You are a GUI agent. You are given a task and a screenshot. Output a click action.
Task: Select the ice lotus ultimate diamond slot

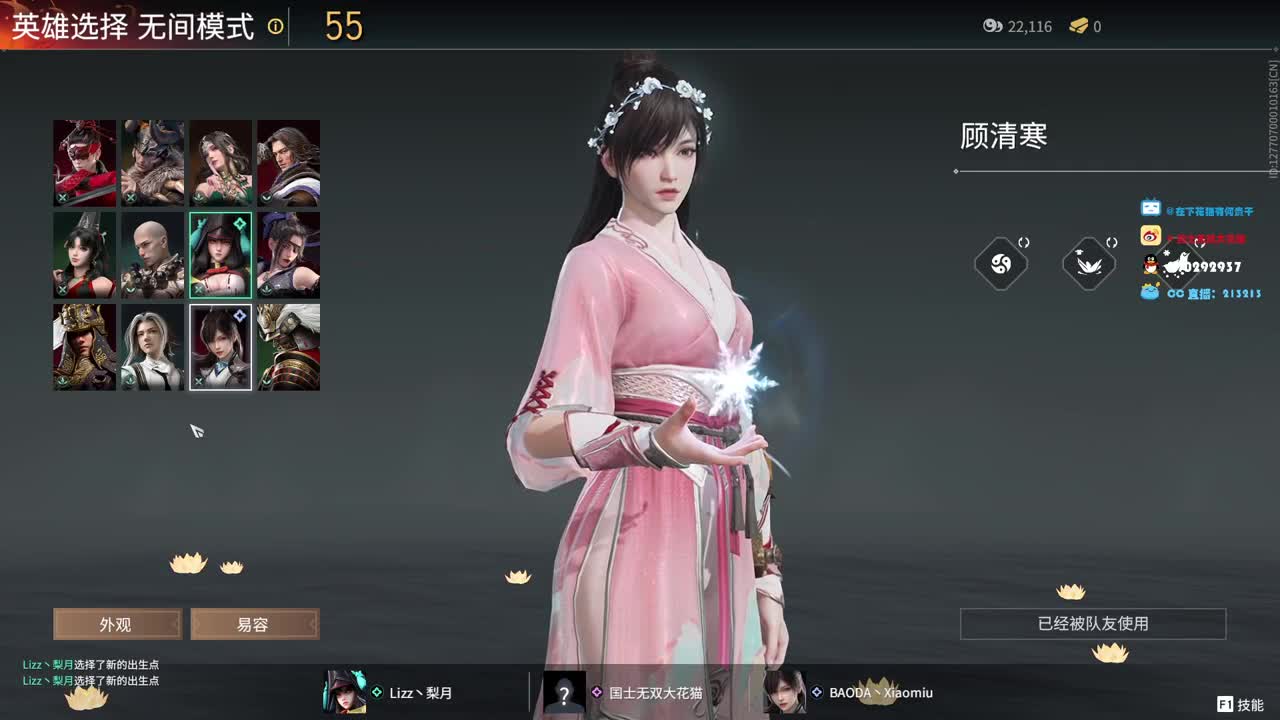1087,262
